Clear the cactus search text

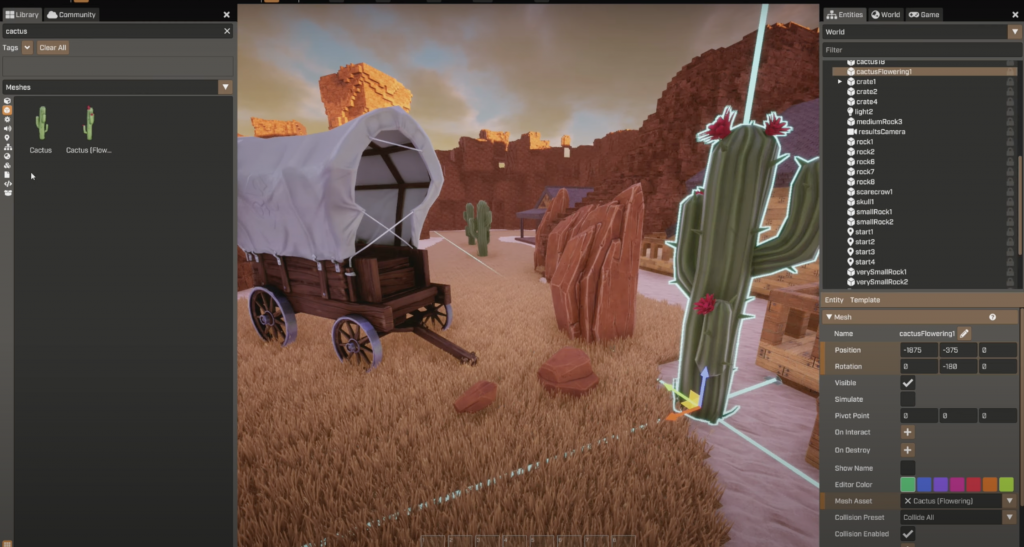226,31
